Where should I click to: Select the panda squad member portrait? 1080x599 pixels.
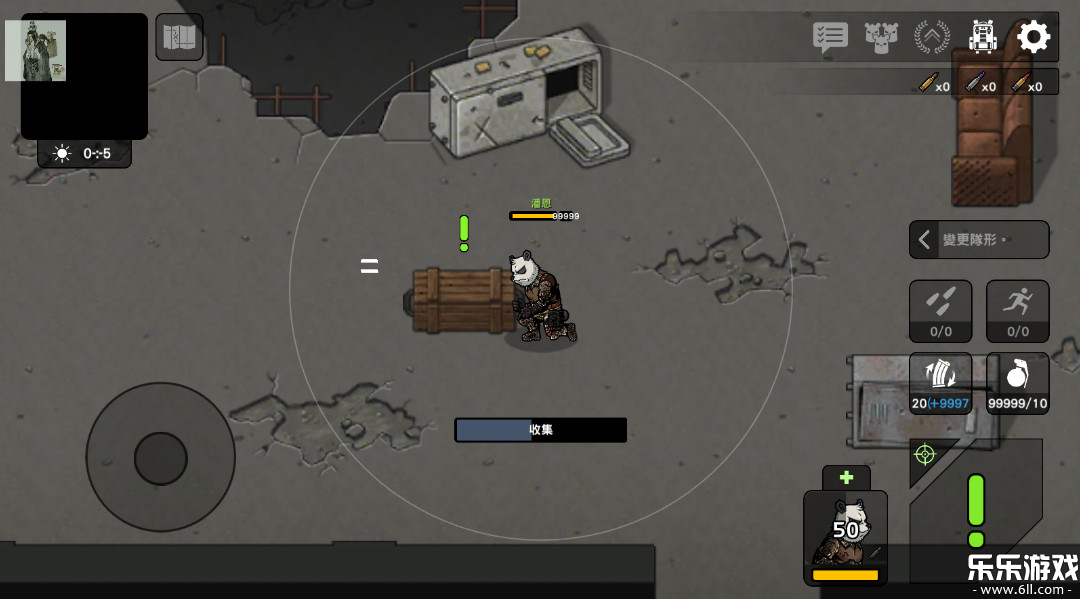point(845,535)
